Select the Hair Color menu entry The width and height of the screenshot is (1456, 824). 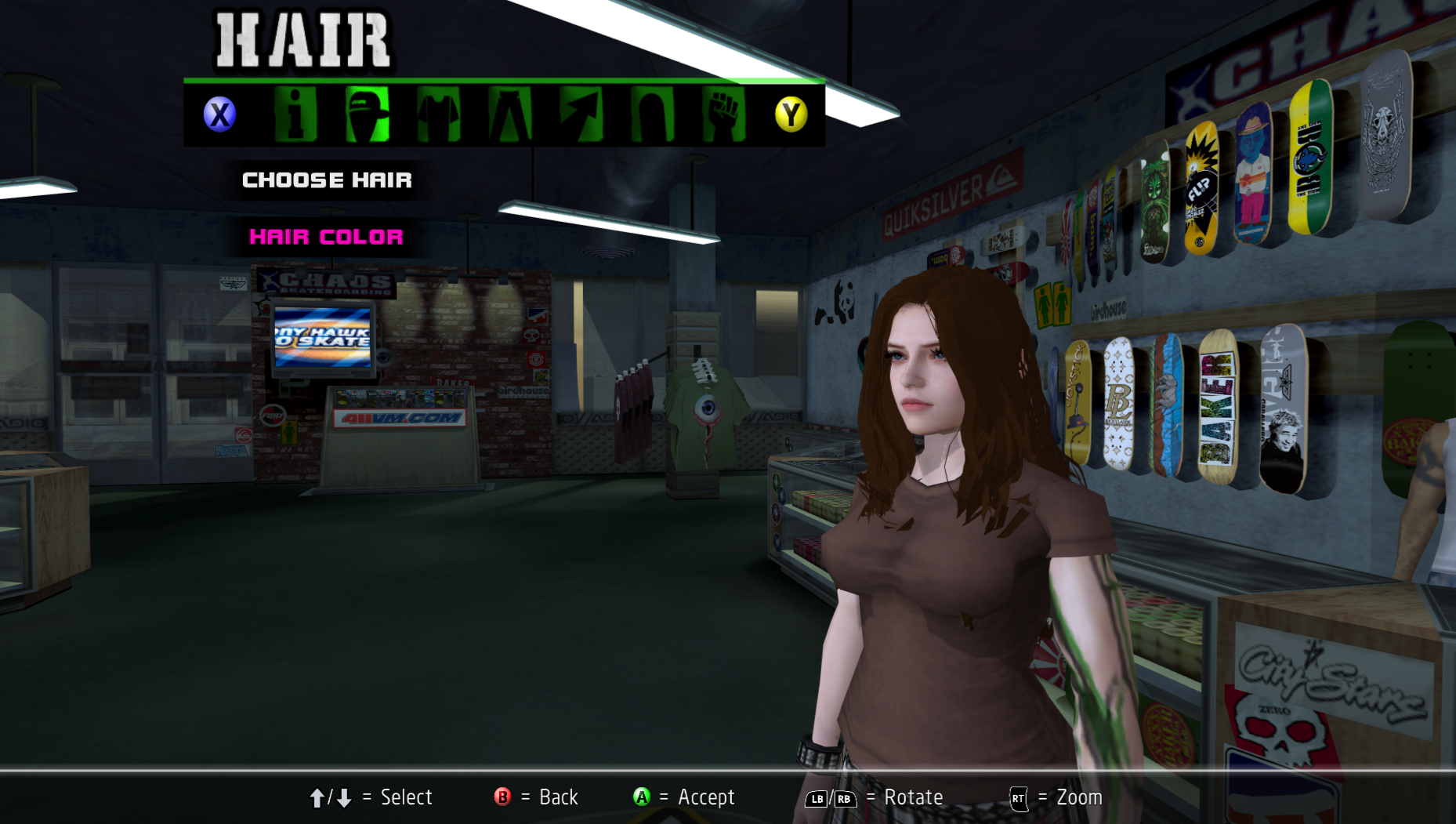pos(327,237)
